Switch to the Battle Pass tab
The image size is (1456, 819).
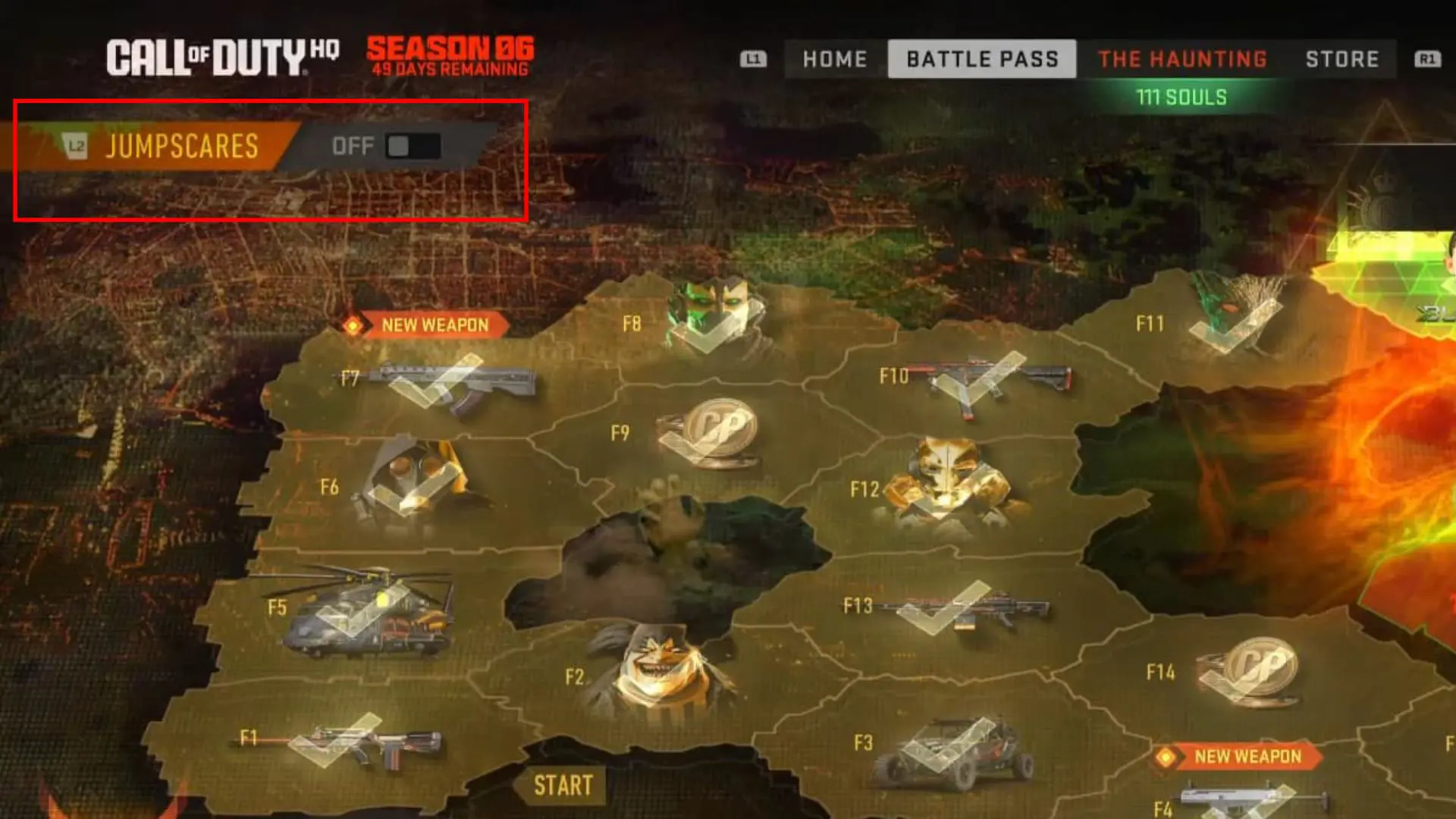[982, 59]
